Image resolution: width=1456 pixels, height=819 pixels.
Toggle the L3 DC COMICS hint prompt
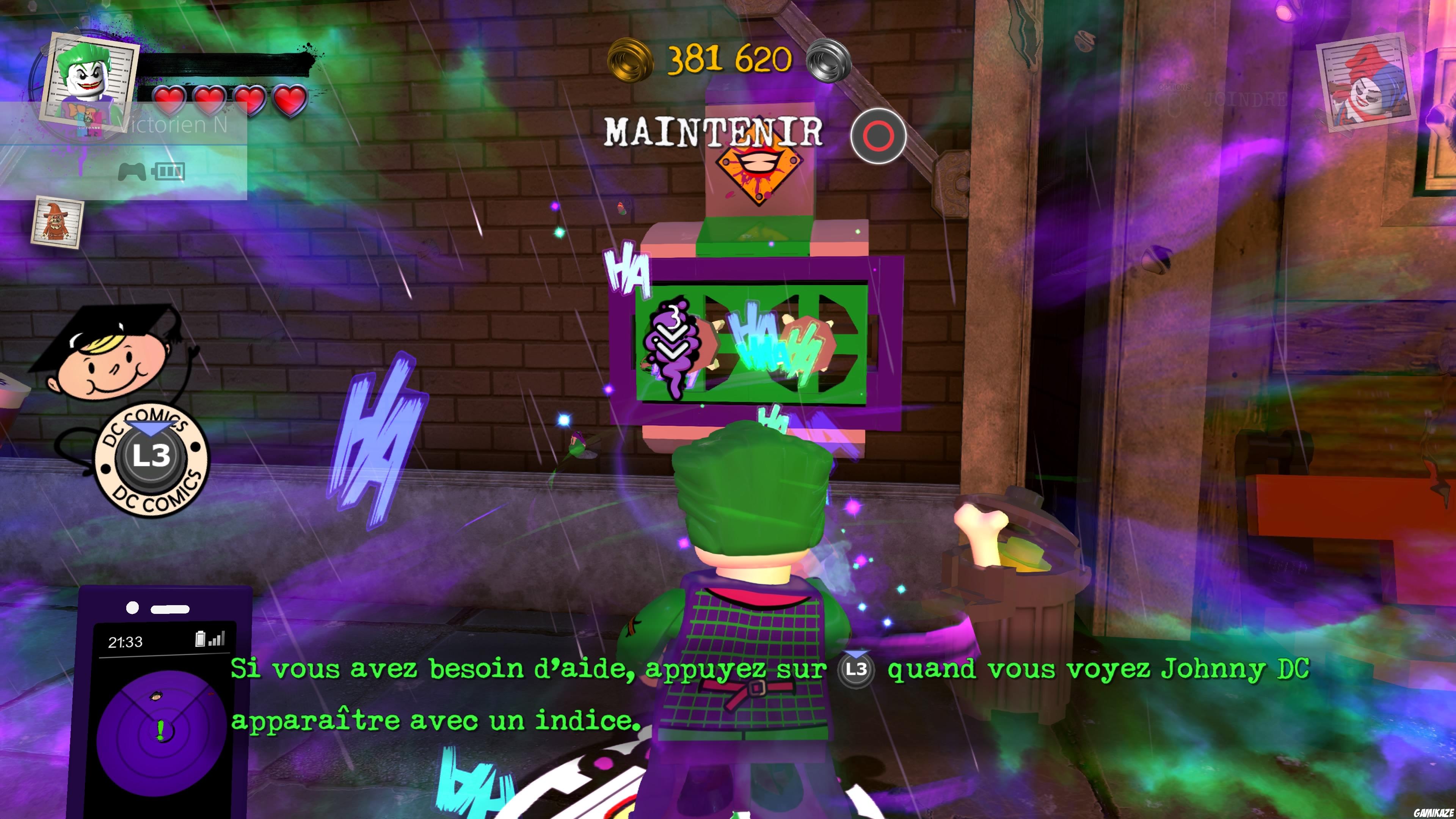click(x=152, y=459)
